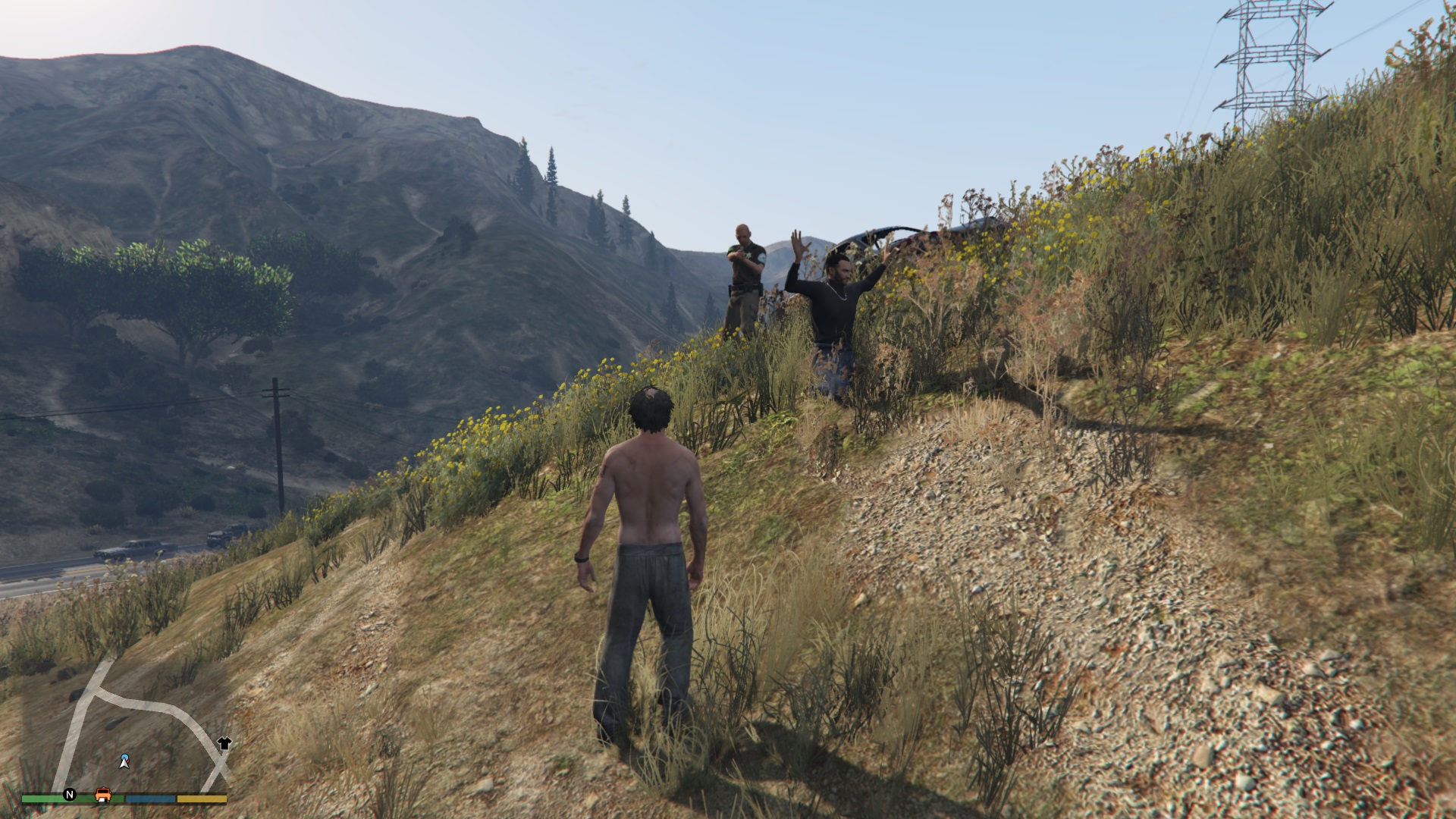Click the black t-shirt clothing store blip

(x=224, y=743)
